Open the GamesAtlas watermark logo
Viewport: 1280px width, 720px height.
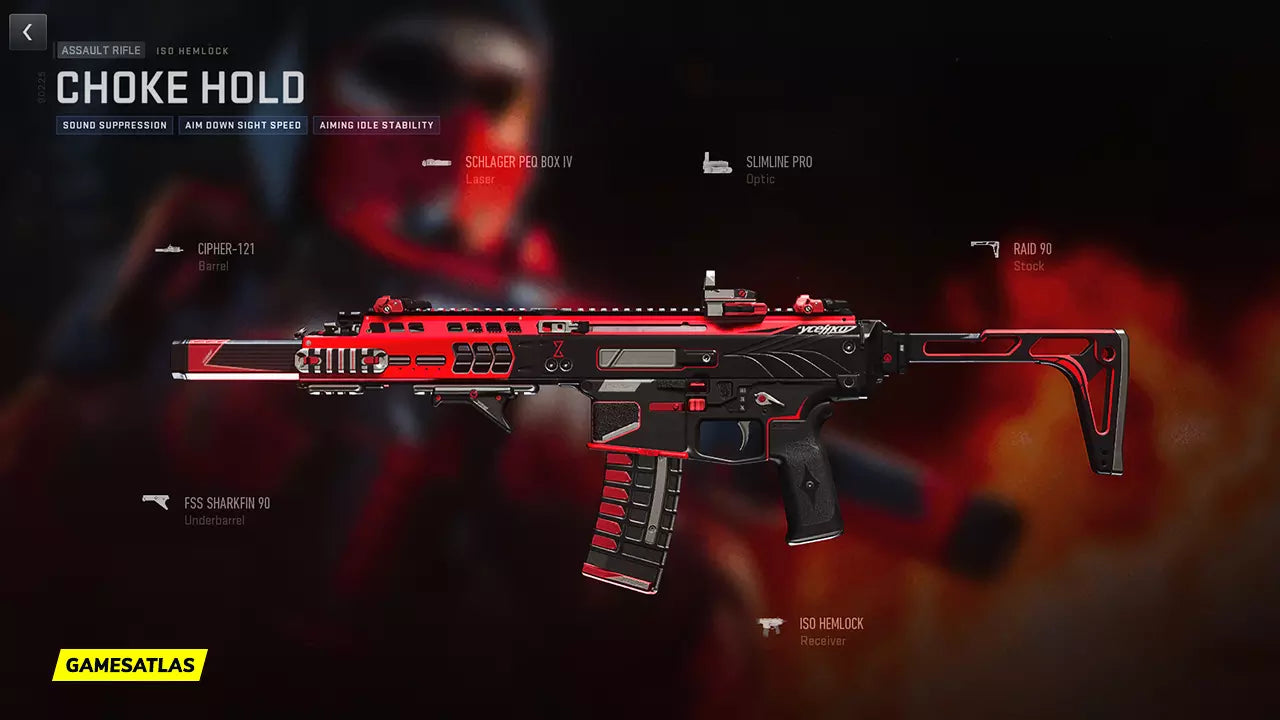tap(130, 665)
